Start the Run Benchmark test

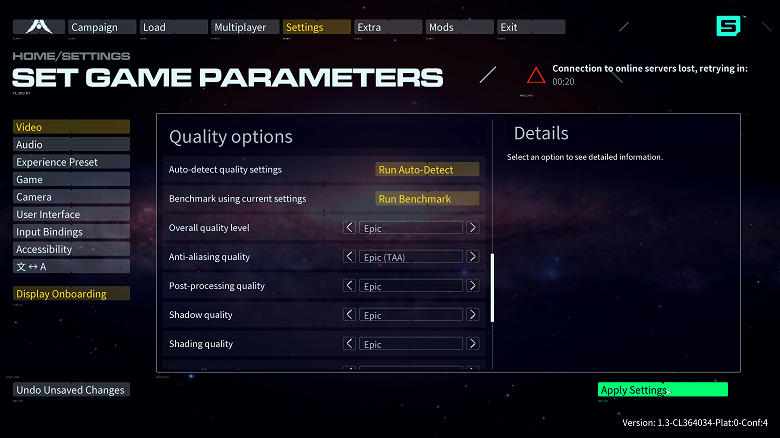[x=427, y=199]
